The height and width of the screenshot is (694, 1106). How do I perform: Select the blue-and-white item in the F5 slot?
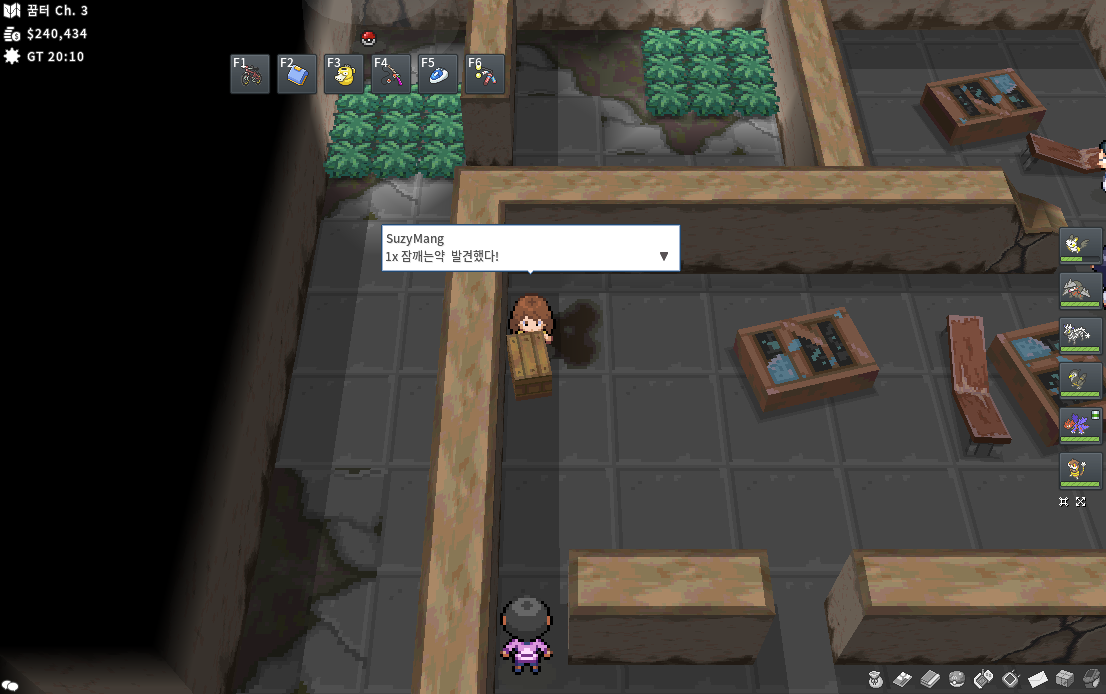pos(438,74)
